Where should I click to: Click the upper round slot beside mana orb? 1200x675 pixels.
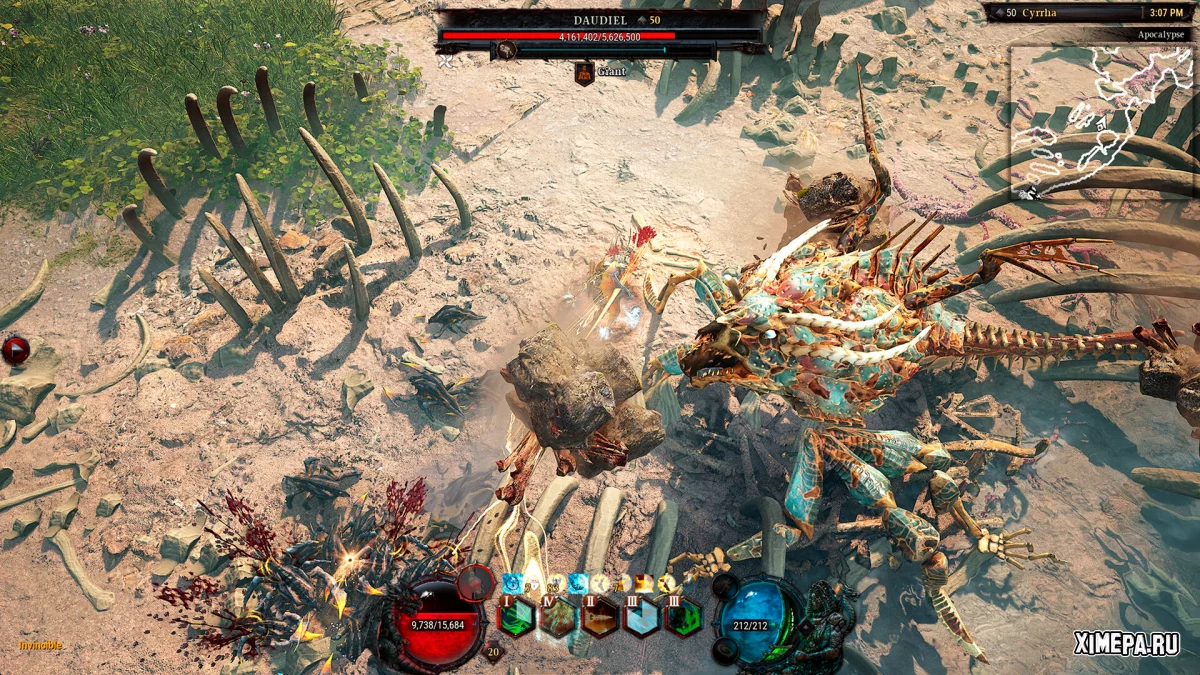tap(724, 586)
